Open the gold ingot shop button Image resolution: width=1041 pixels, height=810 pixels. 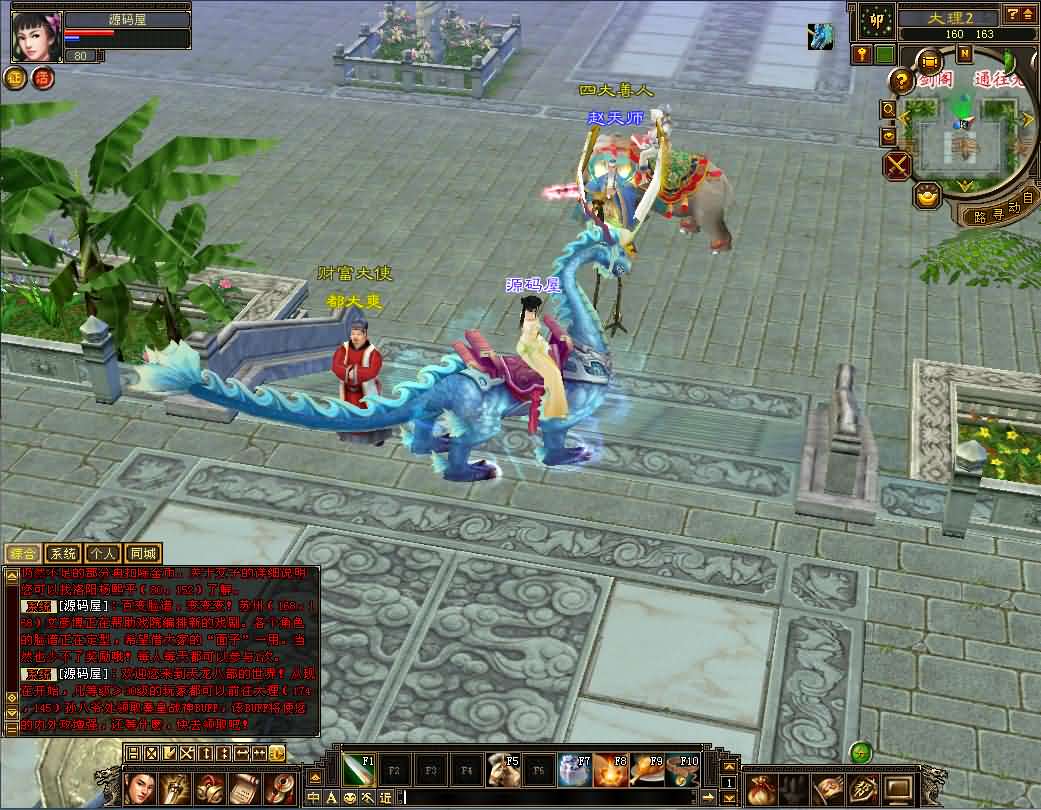pos(928,196)
